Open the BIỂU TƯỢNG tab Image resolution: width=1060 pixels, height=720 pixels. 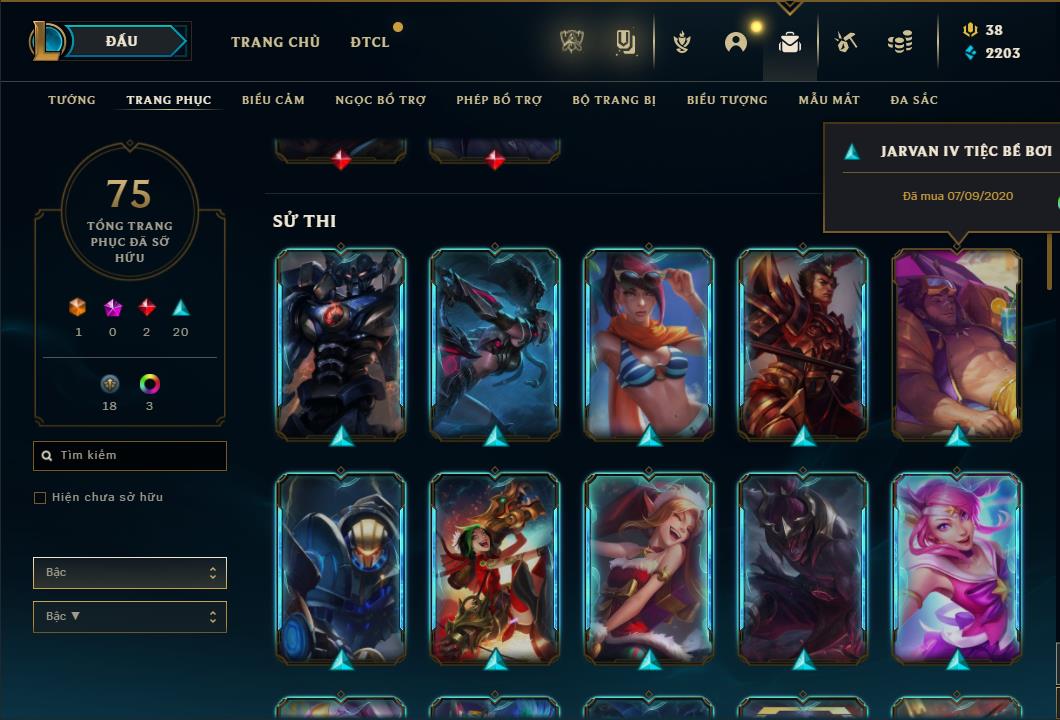pos(727,100)
